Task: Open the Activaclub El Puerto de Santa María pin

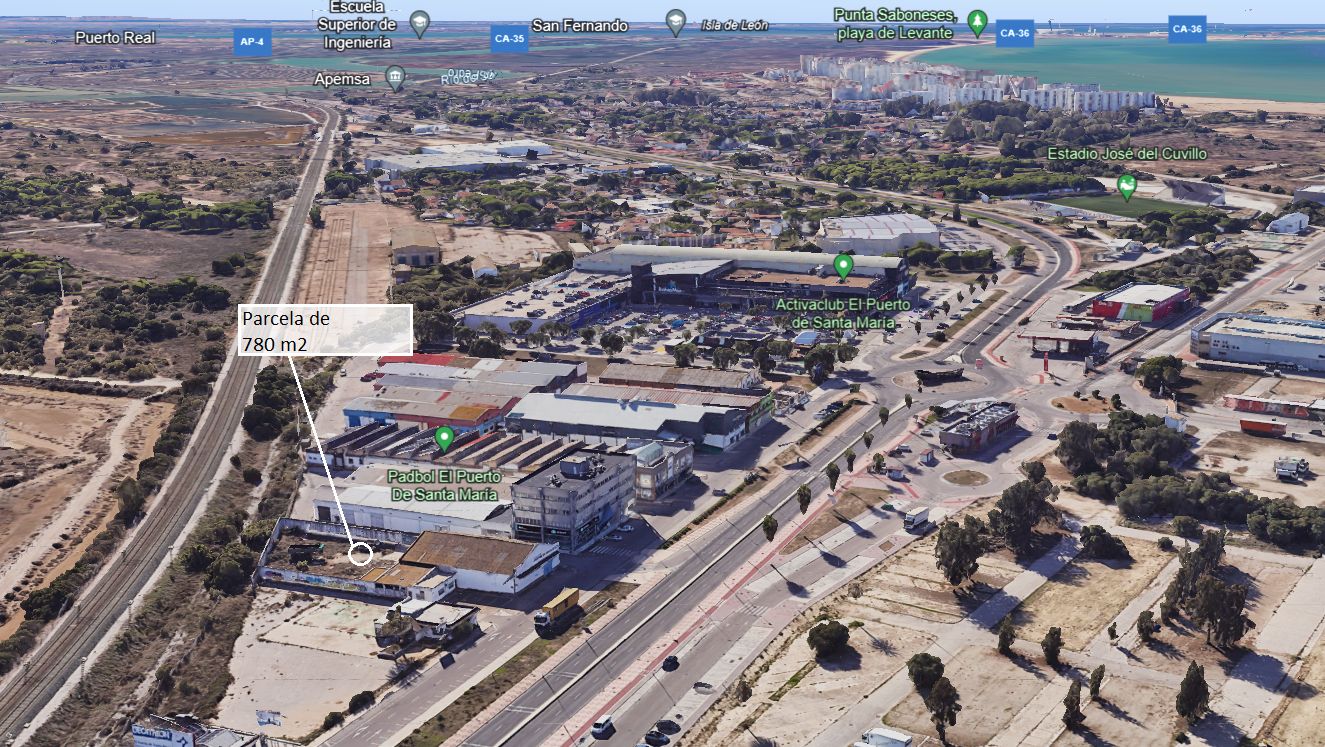Action: [843, 266]
